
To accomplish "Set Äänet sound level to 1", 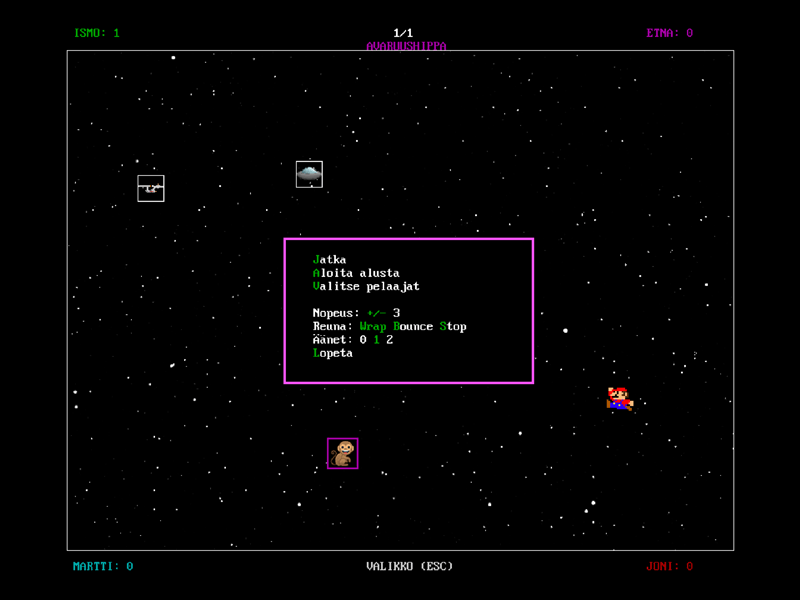I will pos(376,340).
